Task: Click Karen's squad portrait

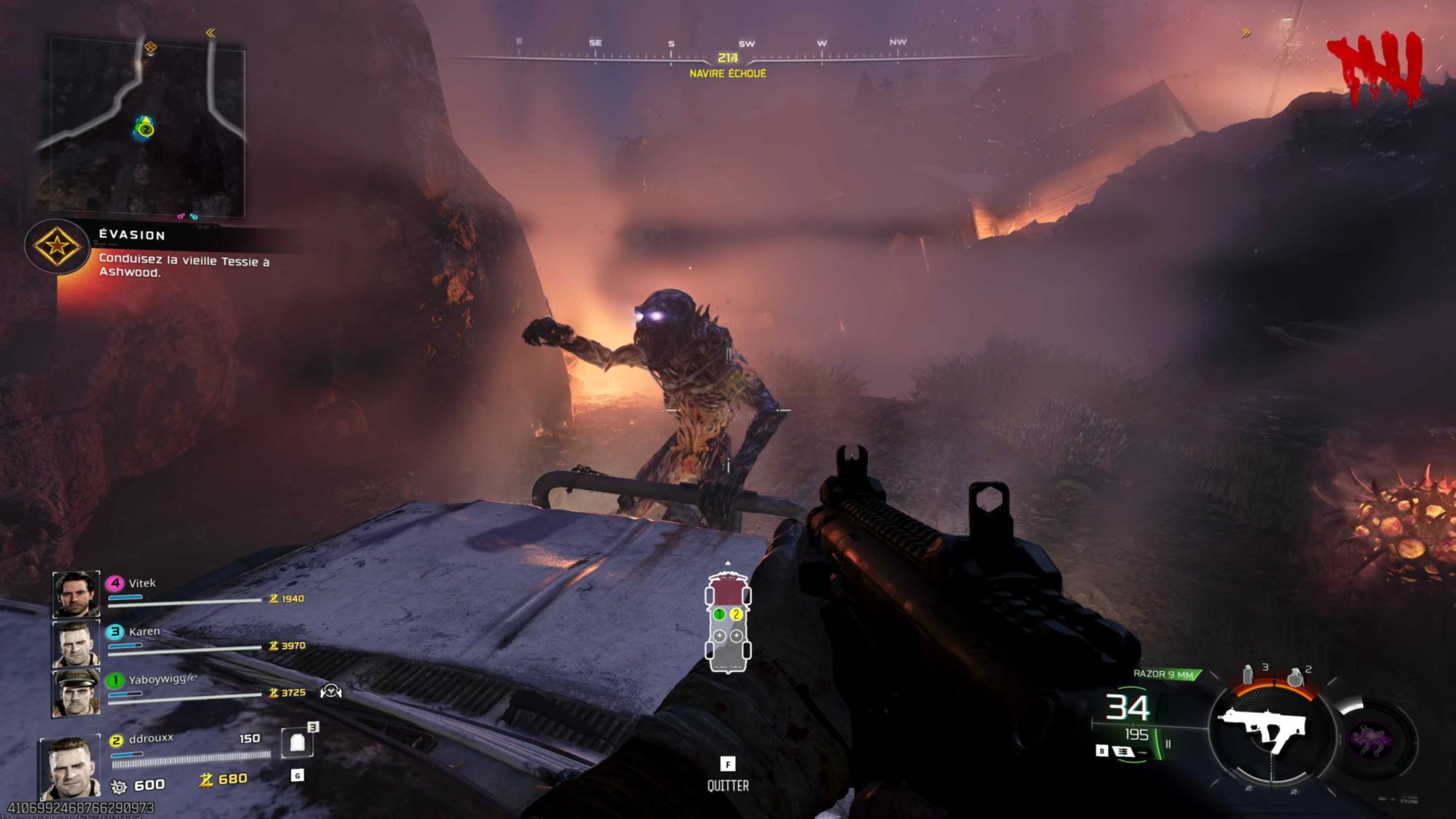Action: (76, 643)
